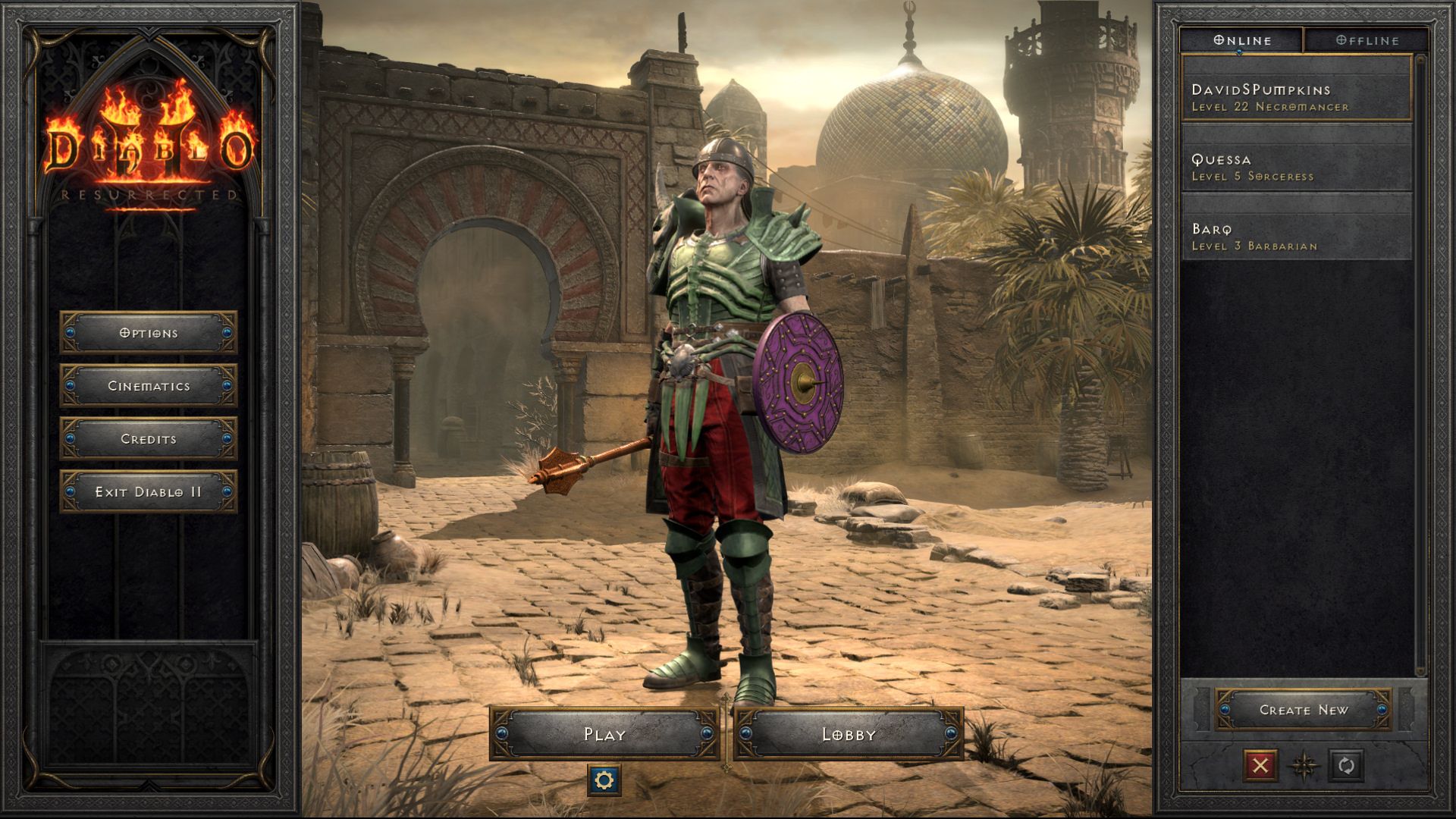Image resolution: width=1456 pixels, height=819 pixels.
Task: Open the Options menu
Action: (148, 333)
